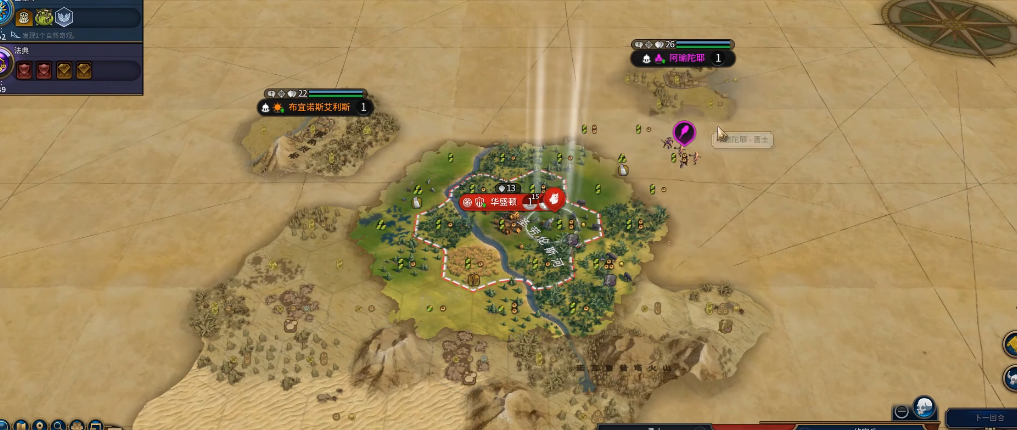Select the silver wings icon in research panel

tap(64, 17)
